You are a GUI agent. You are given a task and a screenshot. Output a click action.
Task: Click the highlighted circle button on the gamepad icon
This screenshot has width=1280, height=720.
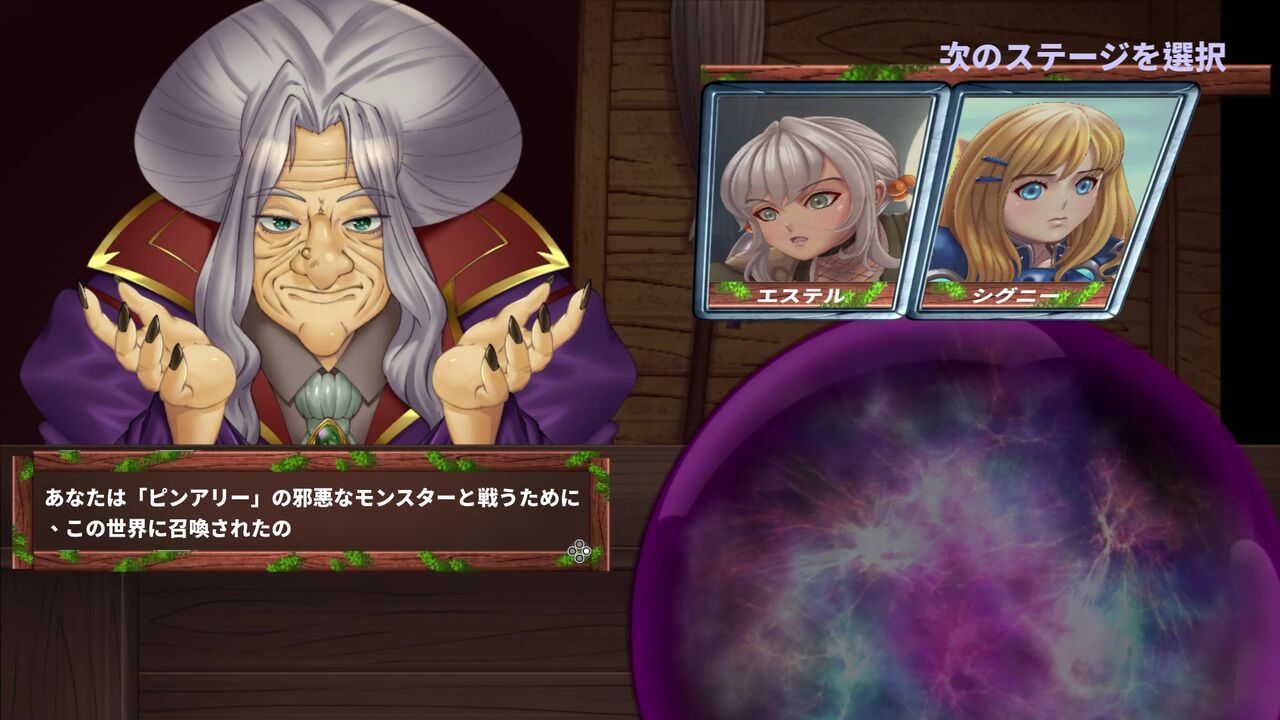coord(586,550)
